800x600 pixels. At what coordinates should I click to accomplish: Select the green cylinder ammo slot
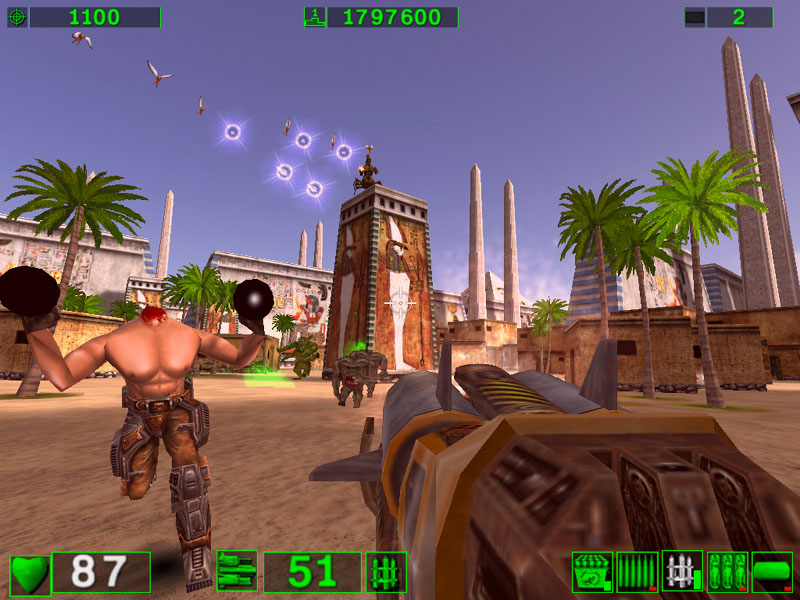(x=772, y=572)
